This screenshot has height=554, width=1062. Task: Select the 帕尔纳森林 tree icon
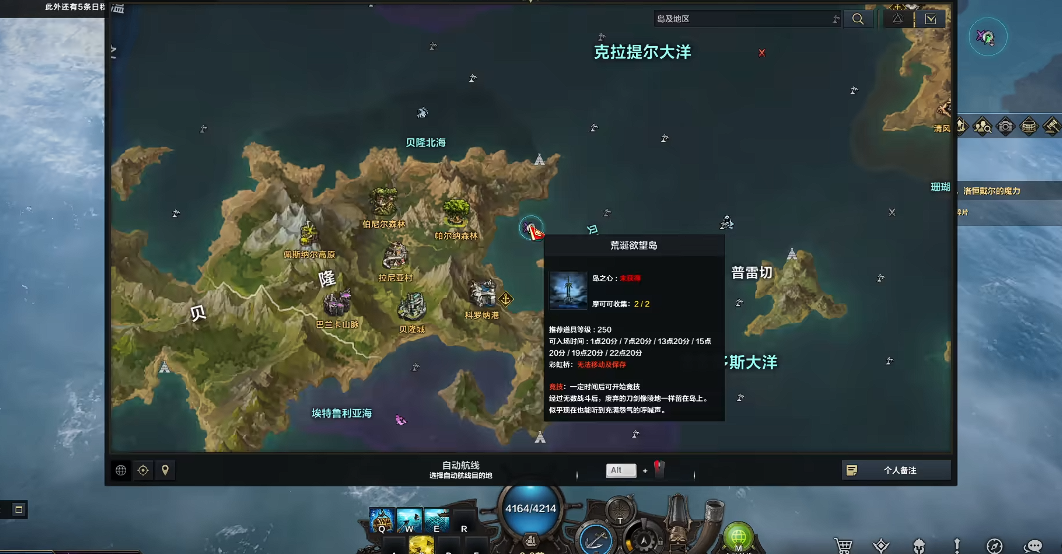click(x=456, y=212)
